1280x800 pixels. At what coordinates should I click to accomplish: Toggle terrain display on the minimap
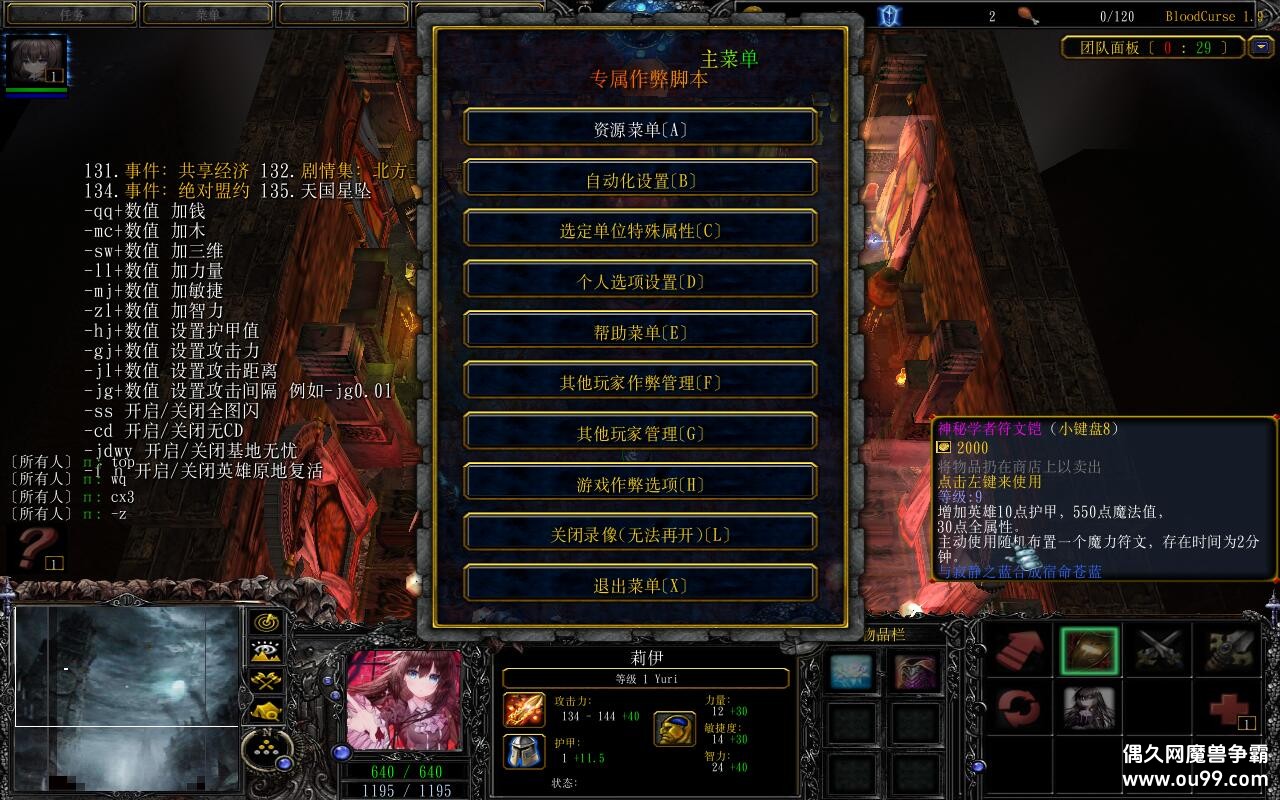click(264, 649)
